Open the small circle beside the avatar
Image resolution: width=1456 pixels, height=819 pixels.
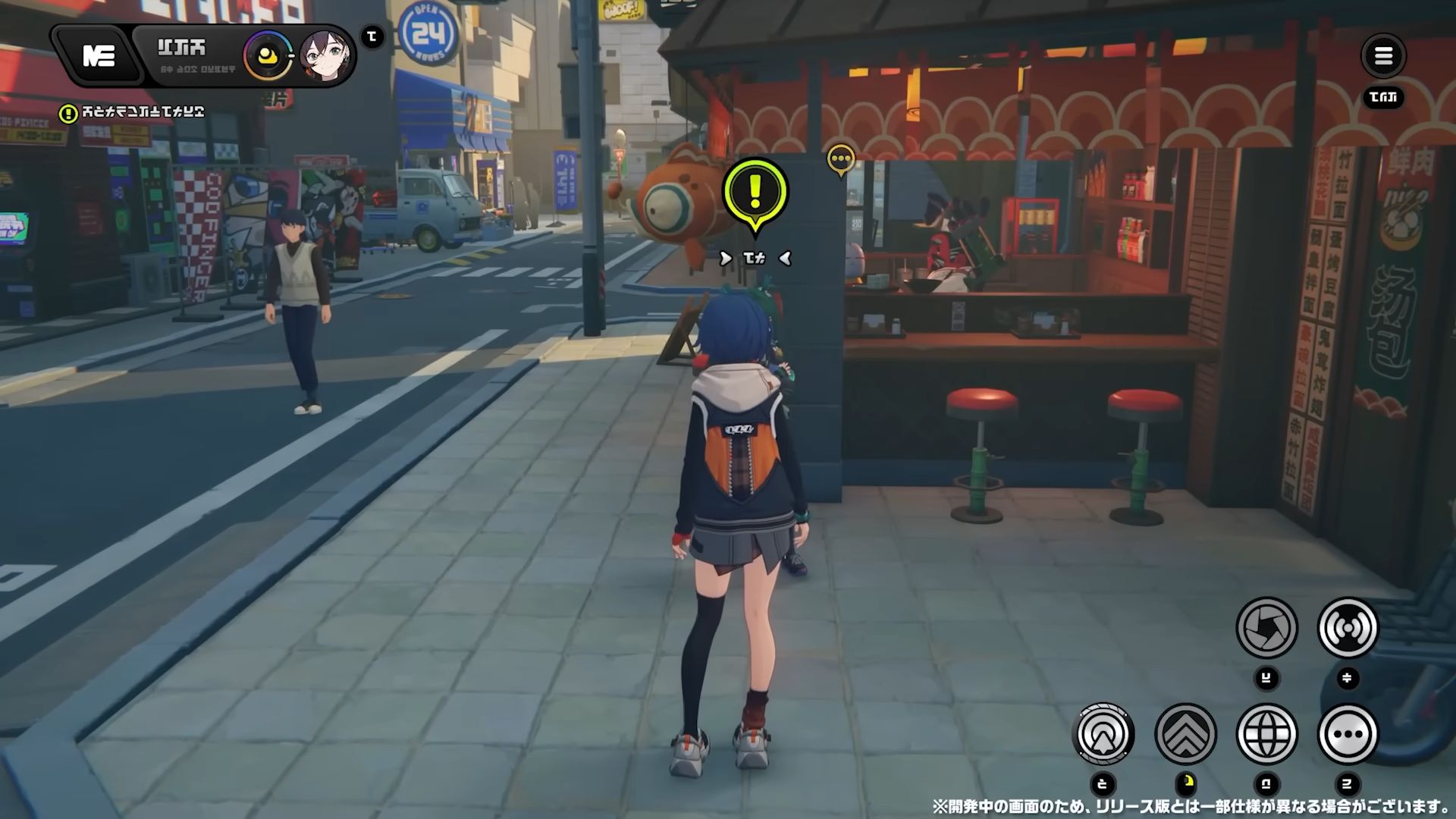[371, 36]
